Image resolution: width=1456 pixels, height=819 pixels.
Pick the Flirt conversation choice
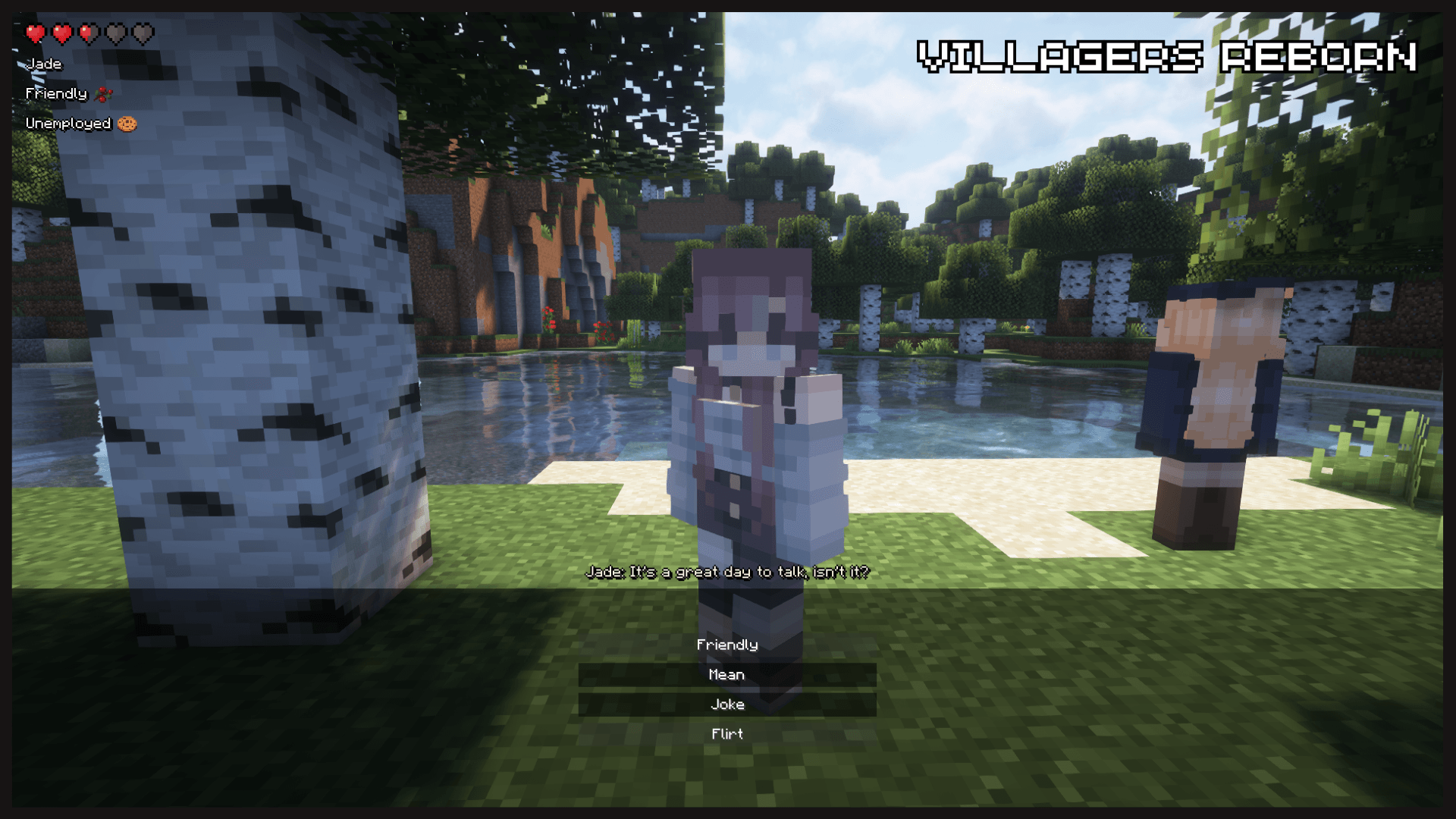tap(727, 733)
